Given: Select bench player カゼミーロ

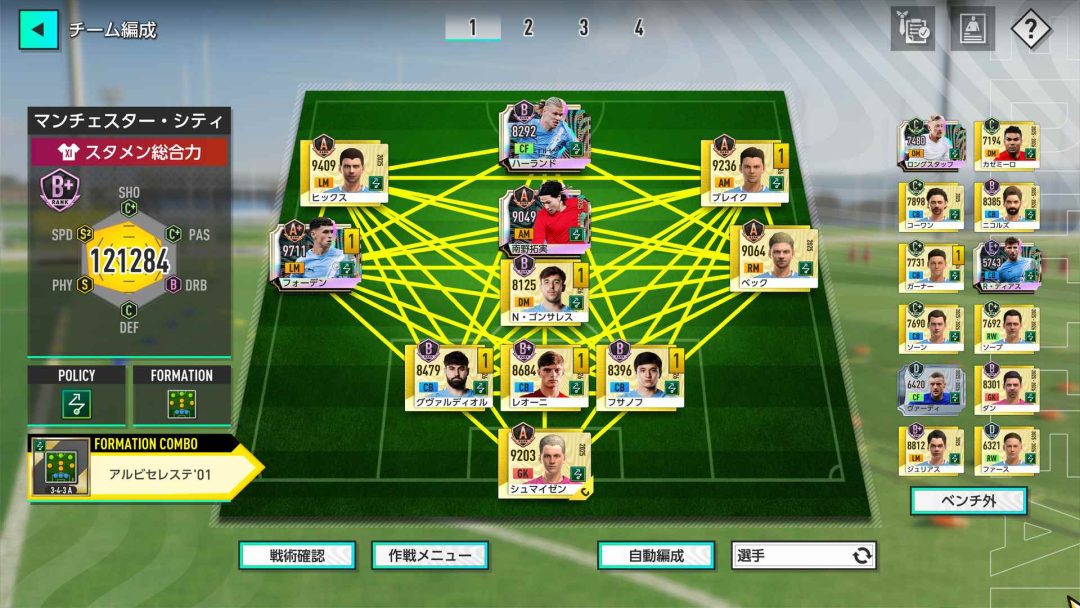Looking at the screenshot, I should pyautogui.click(x=1006, y=144).
